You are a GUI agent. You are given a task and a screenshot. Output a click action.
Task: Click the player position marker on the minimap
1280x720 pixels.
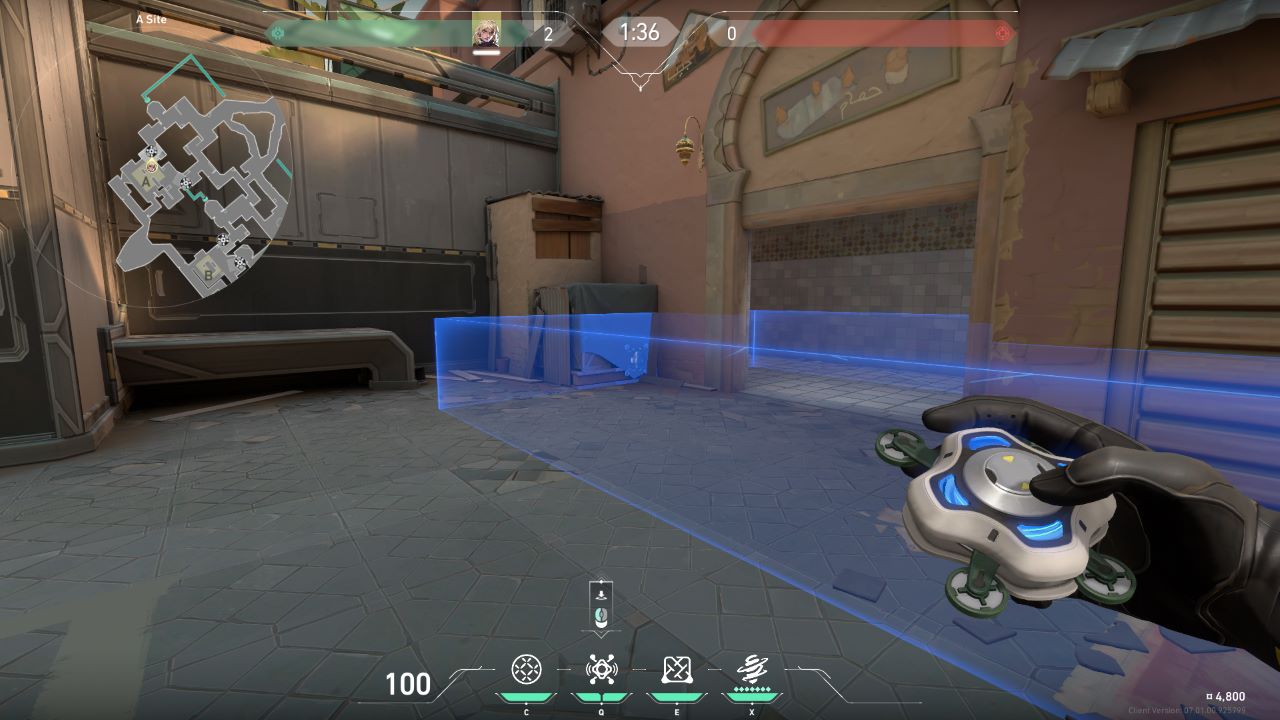151,167
